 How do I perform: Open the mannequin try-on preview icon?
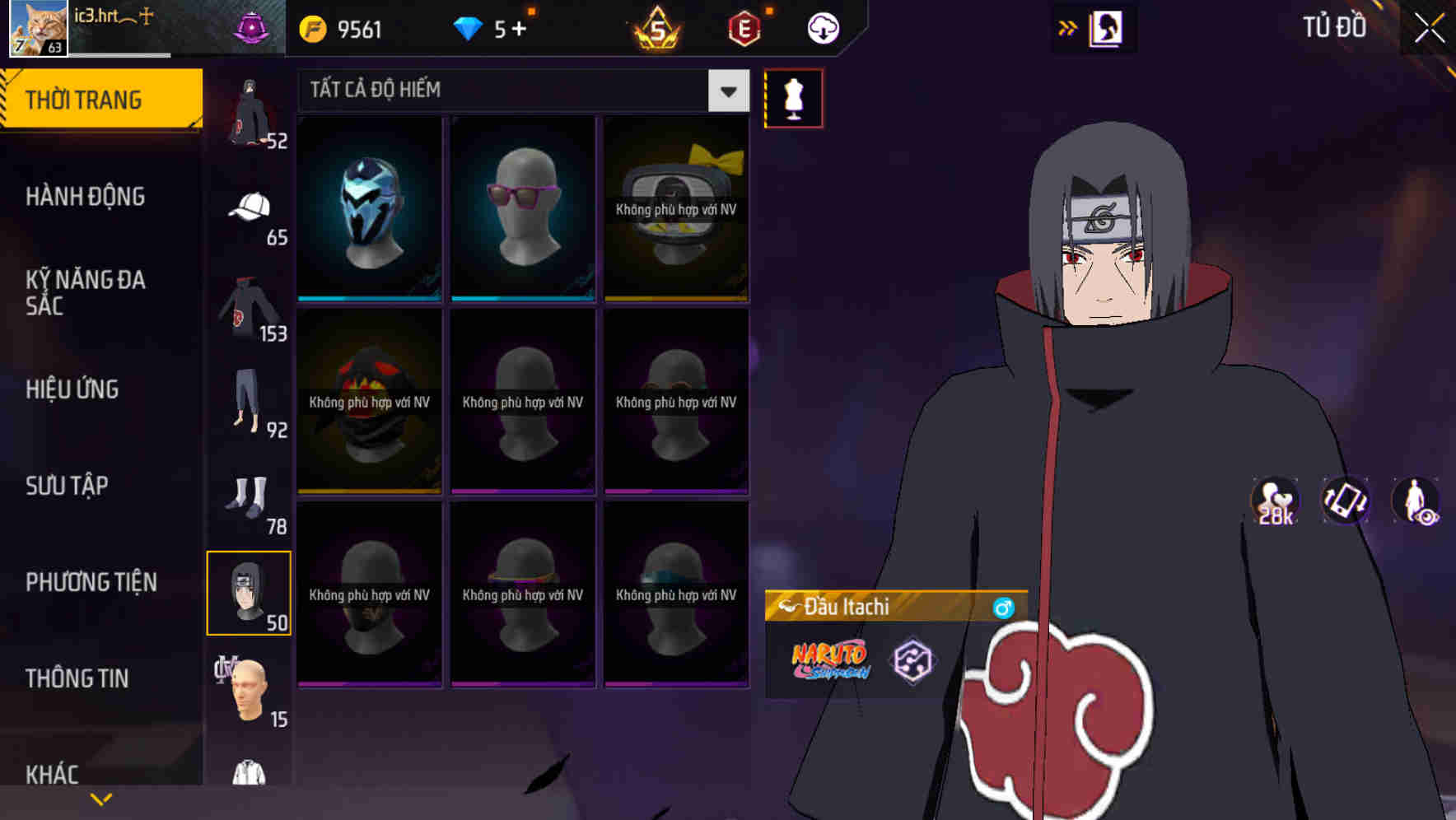793,97
